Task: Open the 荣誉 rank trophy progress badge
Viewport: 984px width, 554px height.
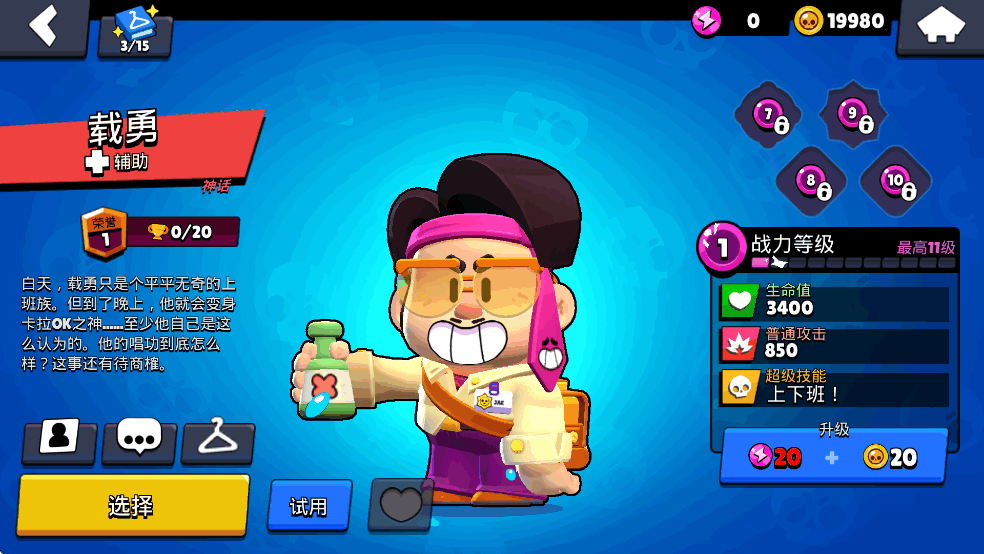Action: pos(160,231)
